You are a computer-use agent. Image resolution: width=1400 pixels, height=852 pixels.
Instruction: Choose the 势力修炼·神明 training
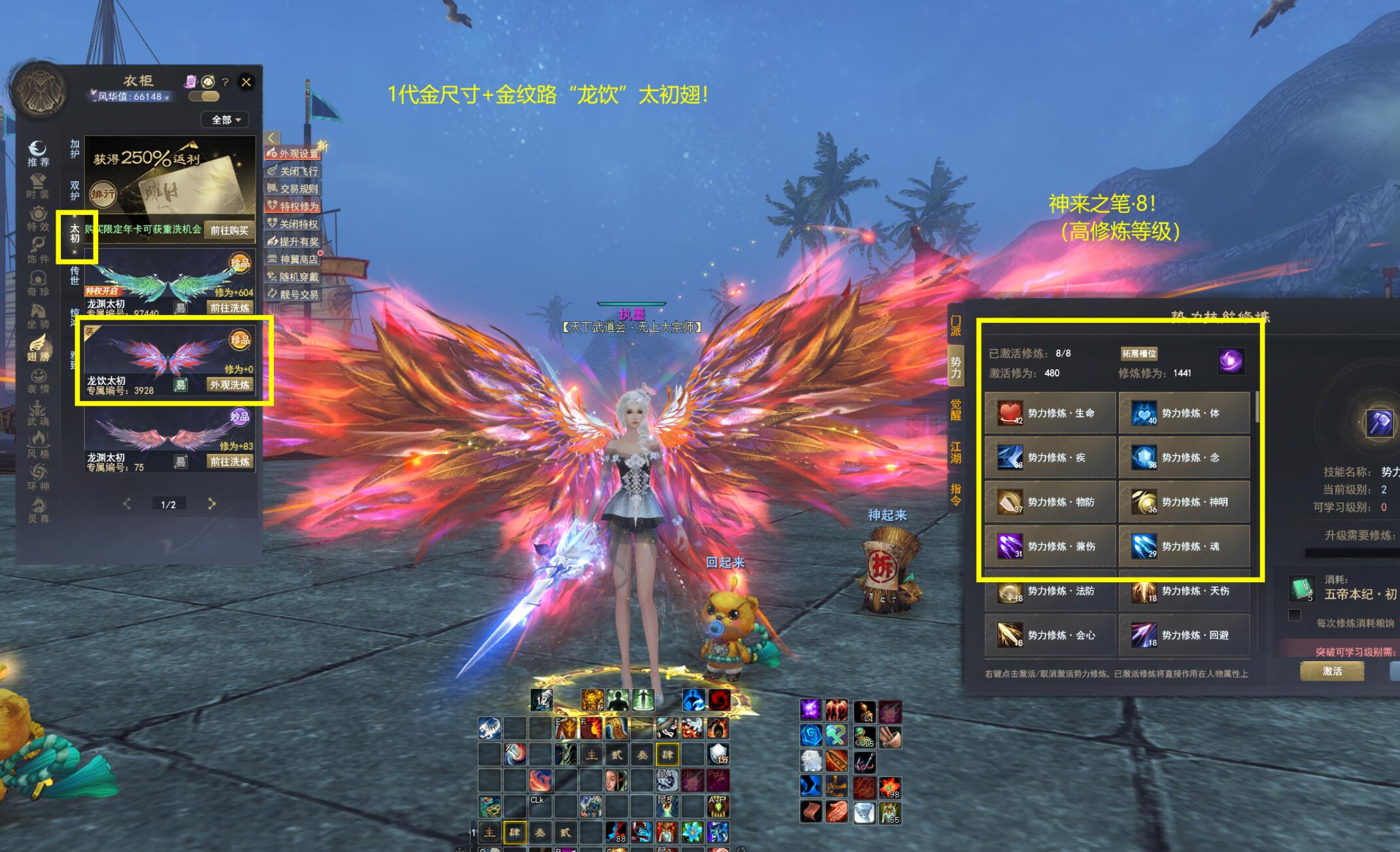point(1184,502)
